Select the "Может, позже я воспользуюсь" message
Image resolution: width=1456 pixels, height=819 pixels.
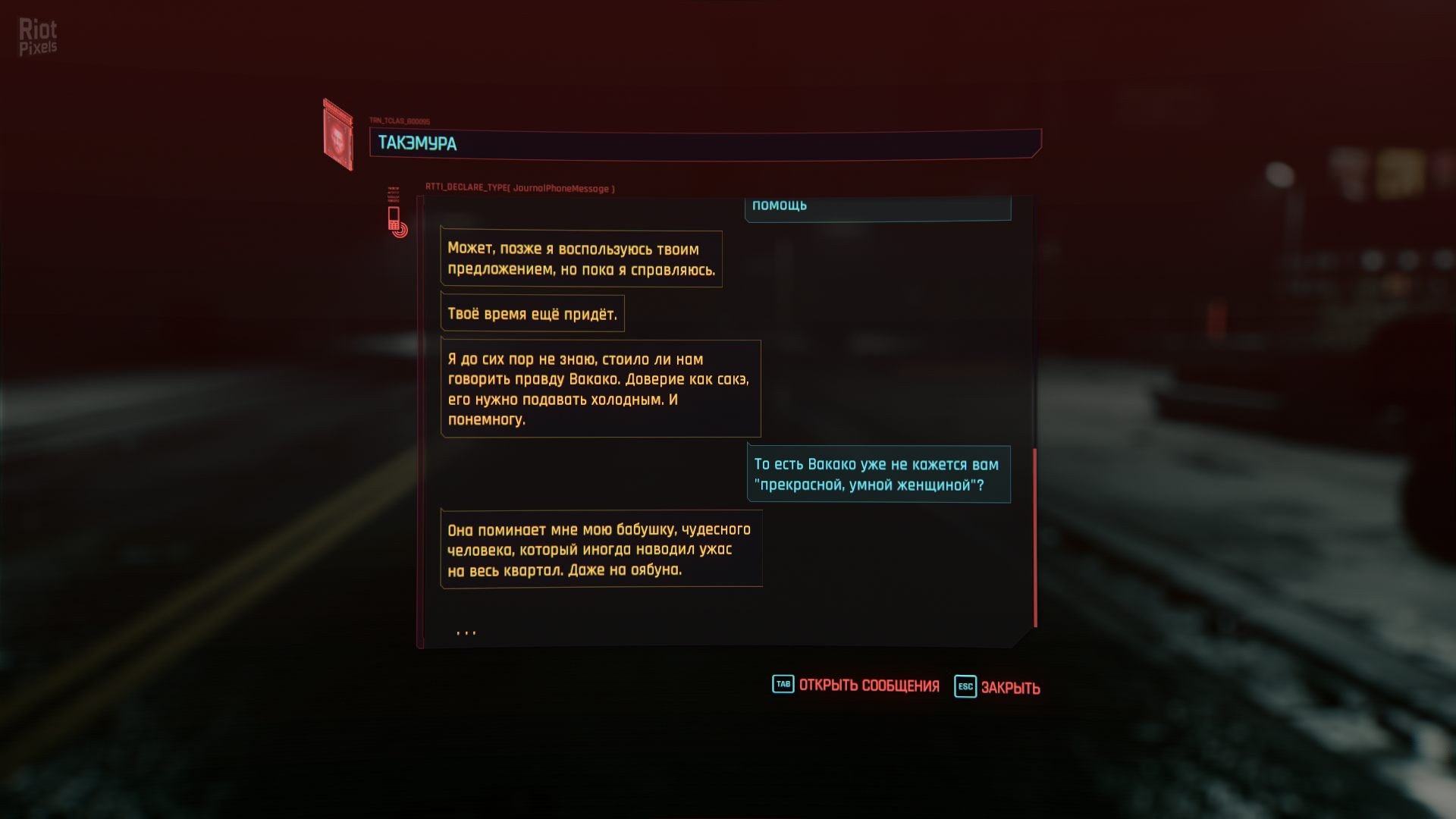click(x=581, y=259)
